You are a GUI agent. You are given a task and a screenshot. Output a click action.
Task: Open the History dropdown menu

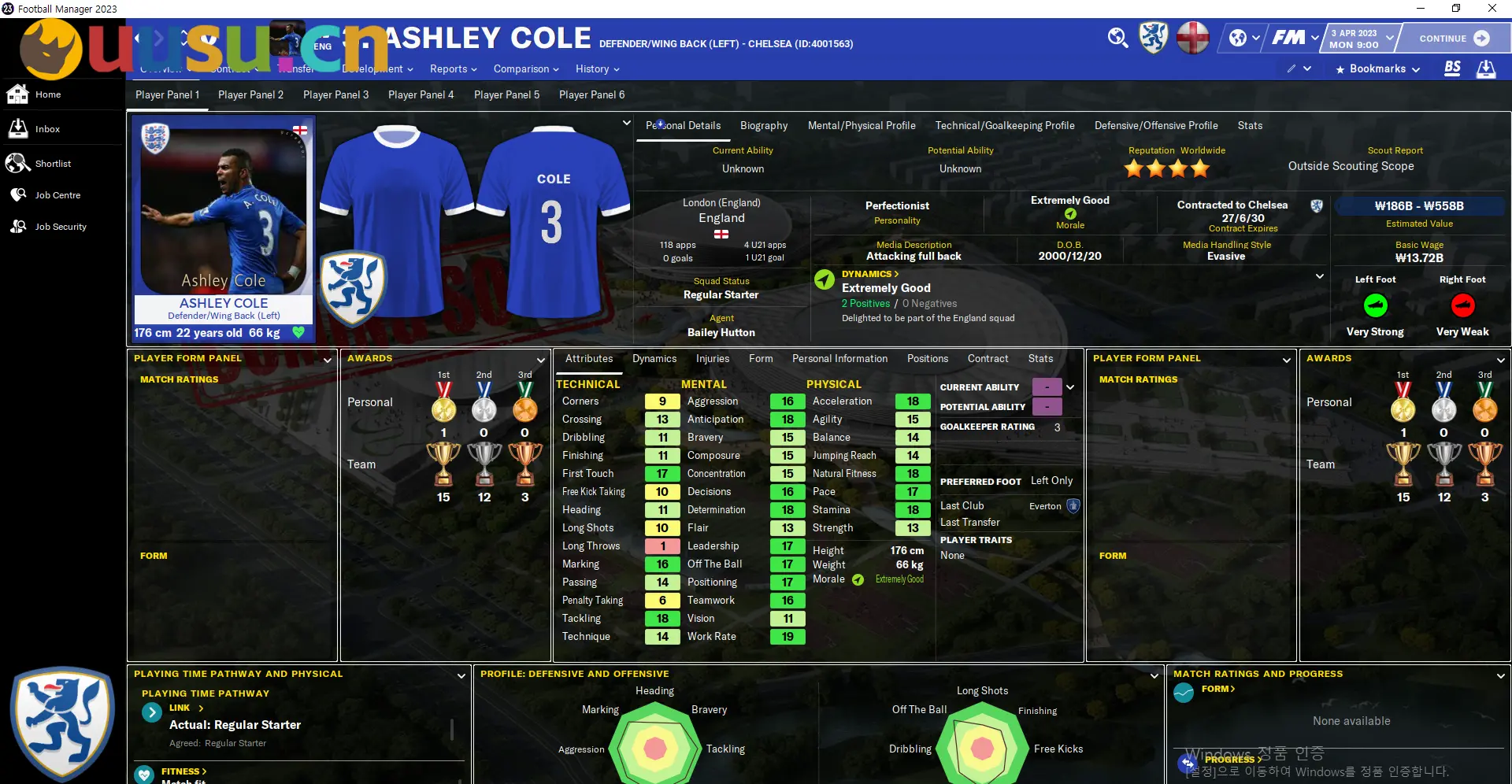click(x=596, y=69)
